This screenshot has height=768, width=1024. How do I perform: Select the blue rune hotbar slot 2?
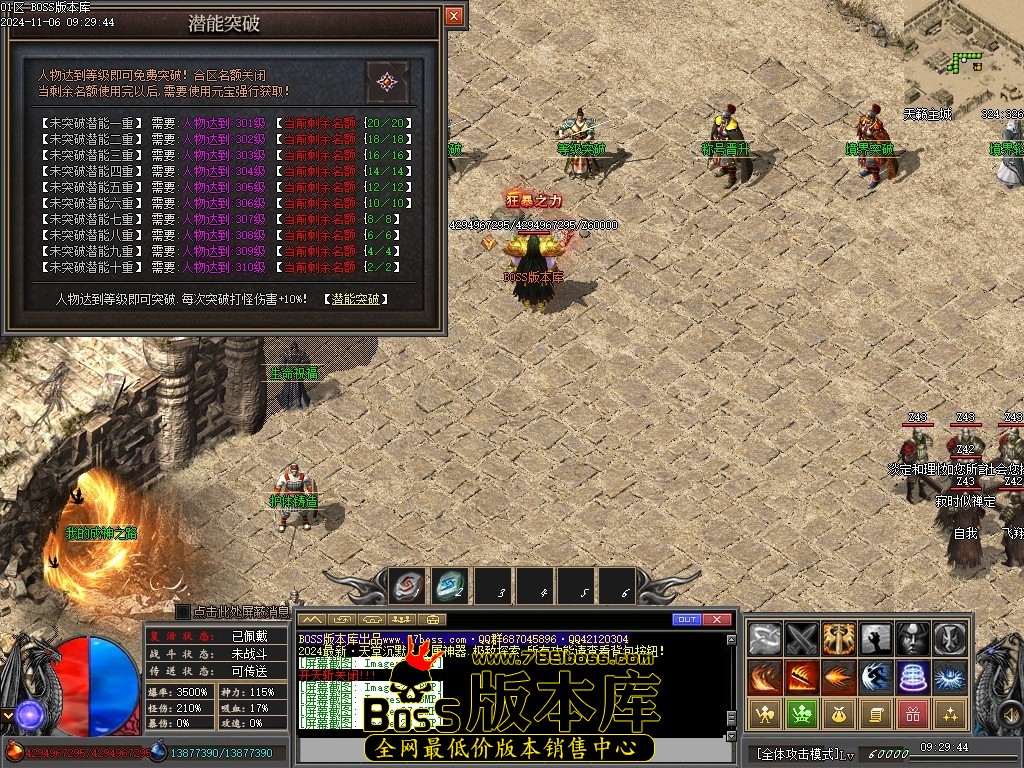(x=450, y=586)
